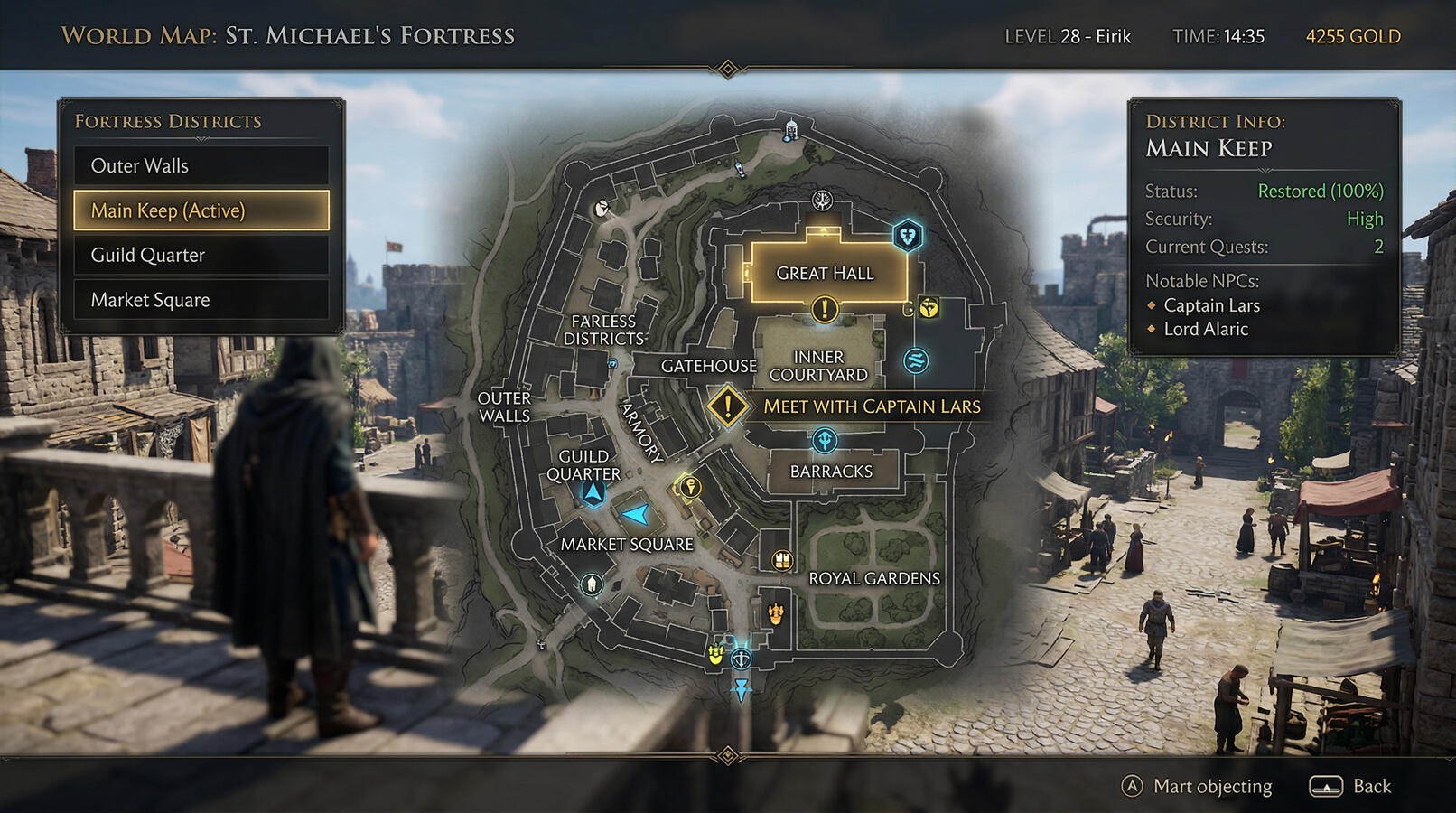Click the blue trident marker above Barracks
The image size is (1456, 813).
(824, 441)
